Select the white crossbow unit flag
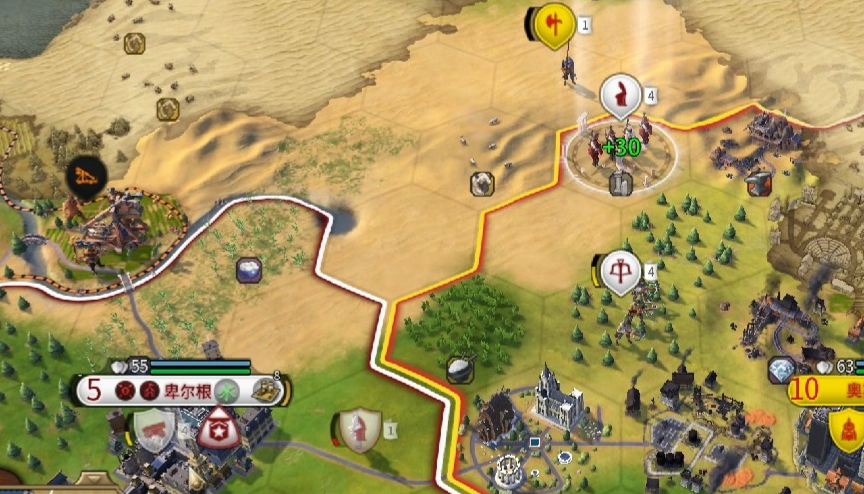This screenshot has width=864, height=494. [x=622, y=271]
